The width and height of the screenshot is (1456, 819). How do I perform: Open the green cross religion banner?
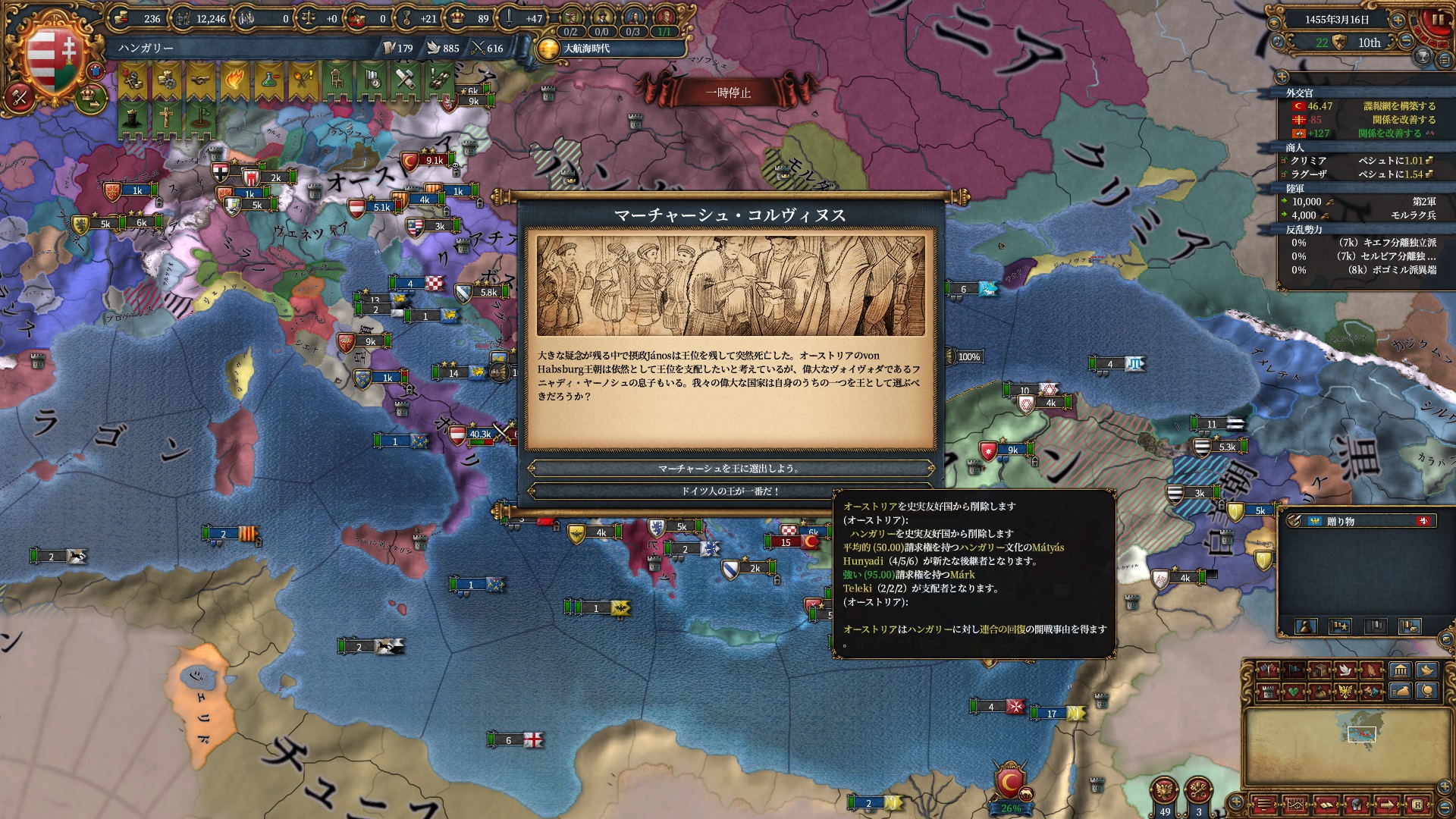tap(166, 117)
